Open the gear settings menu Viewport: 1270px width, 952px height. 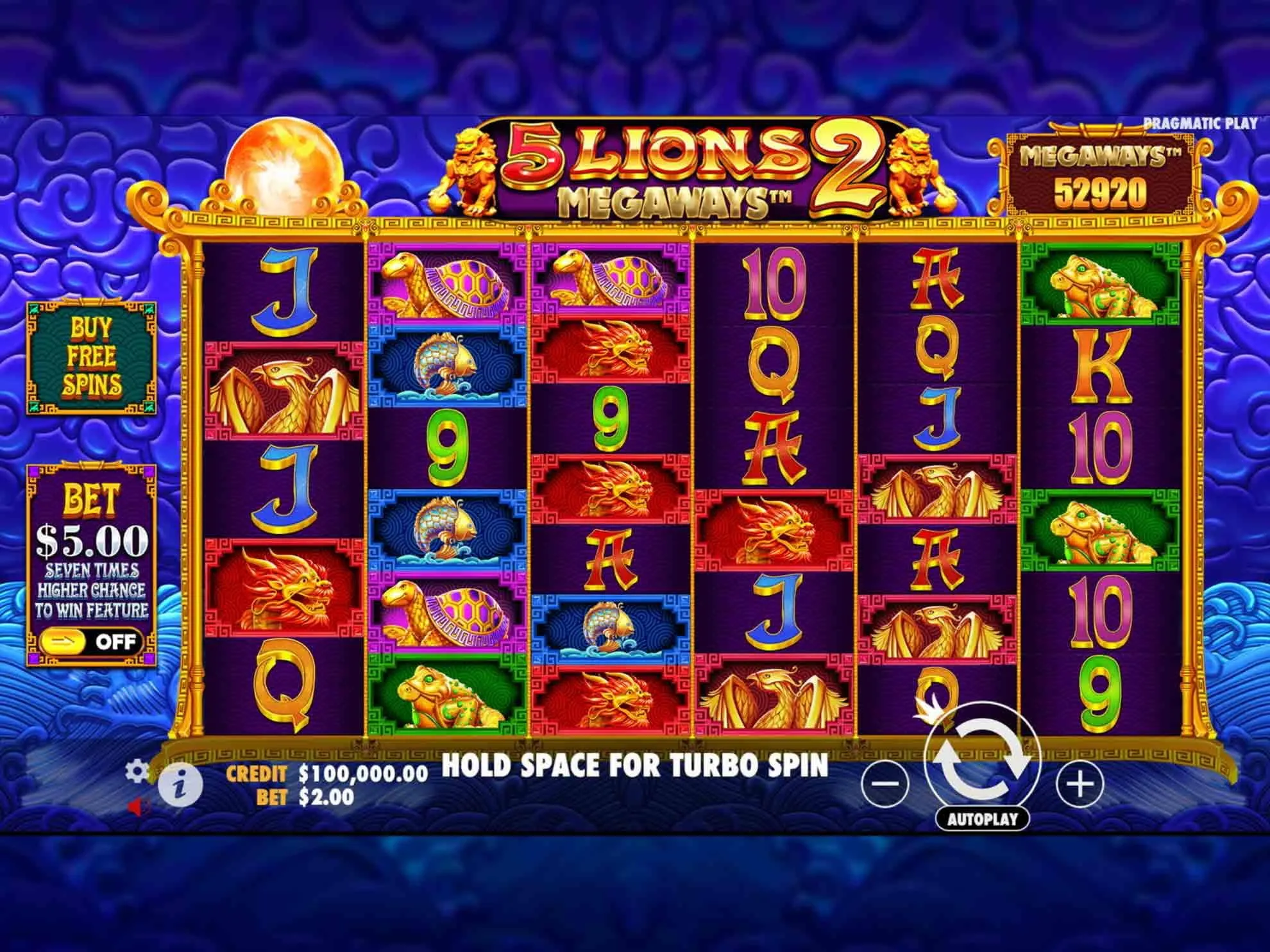point(137,771)
